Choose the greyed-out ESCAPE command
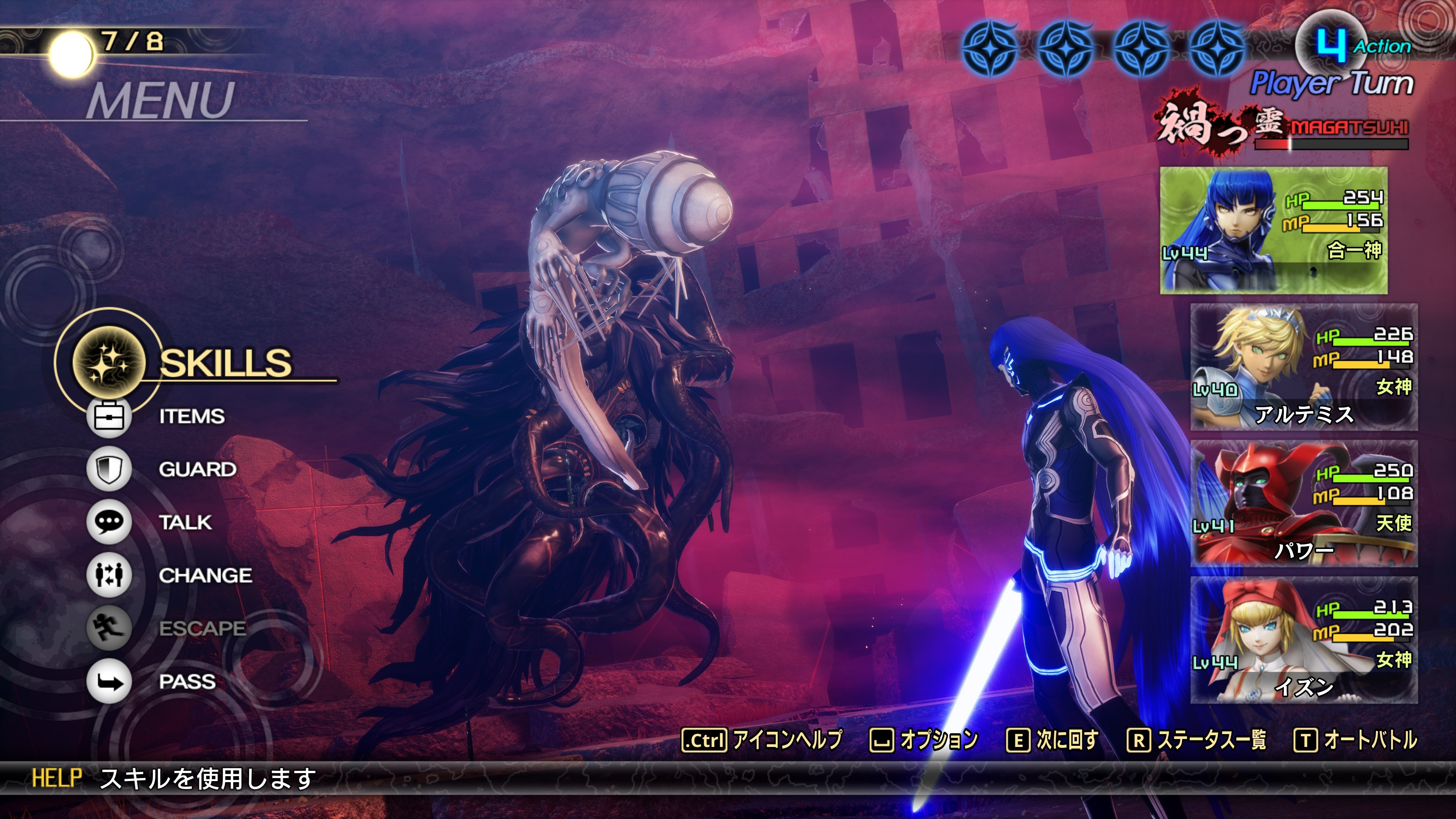The image size is (1456, 819). tap(202, 629)
